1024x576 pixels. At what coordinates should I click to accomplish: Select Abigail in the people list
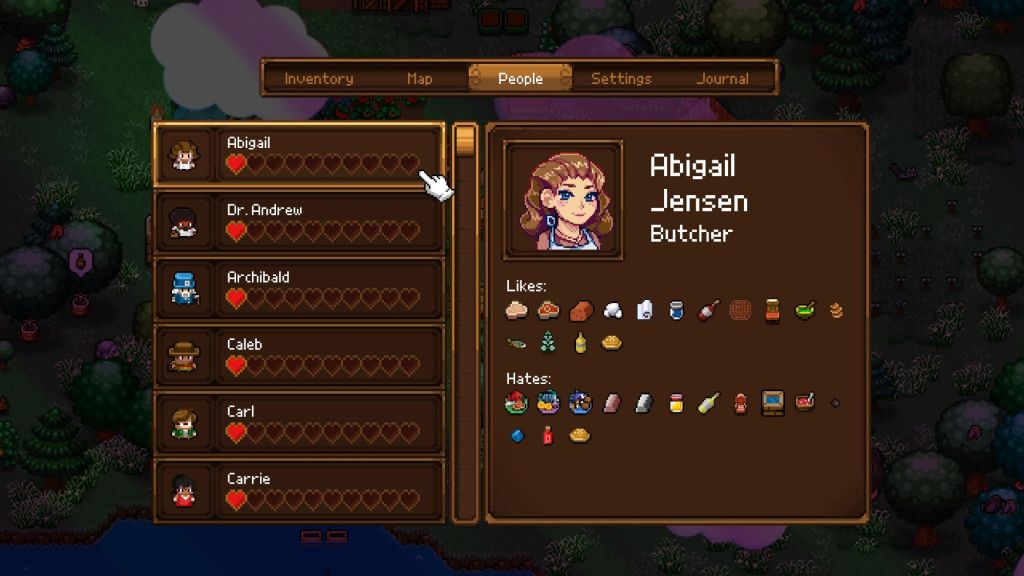click(298, 155)
